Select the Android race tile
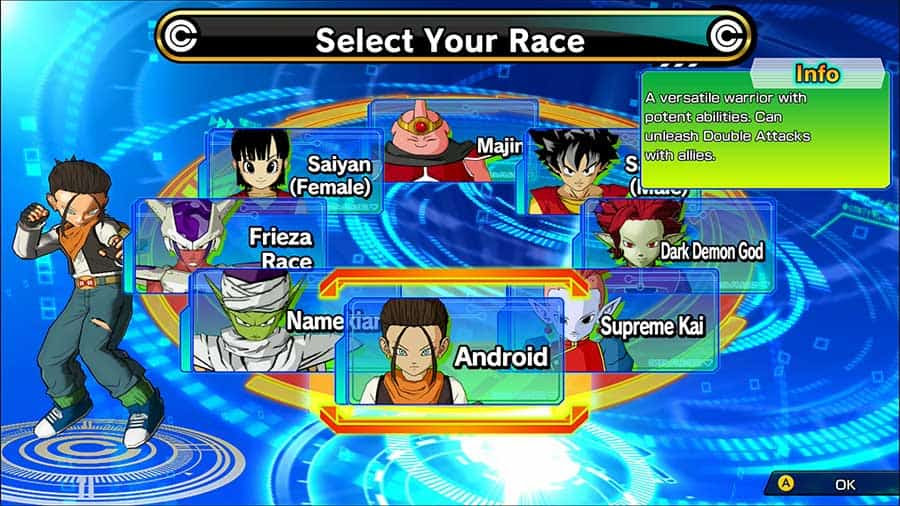Image resolution: width=900 pixels, height=506 pixels. pyautogui.click(x=455, y=352)
